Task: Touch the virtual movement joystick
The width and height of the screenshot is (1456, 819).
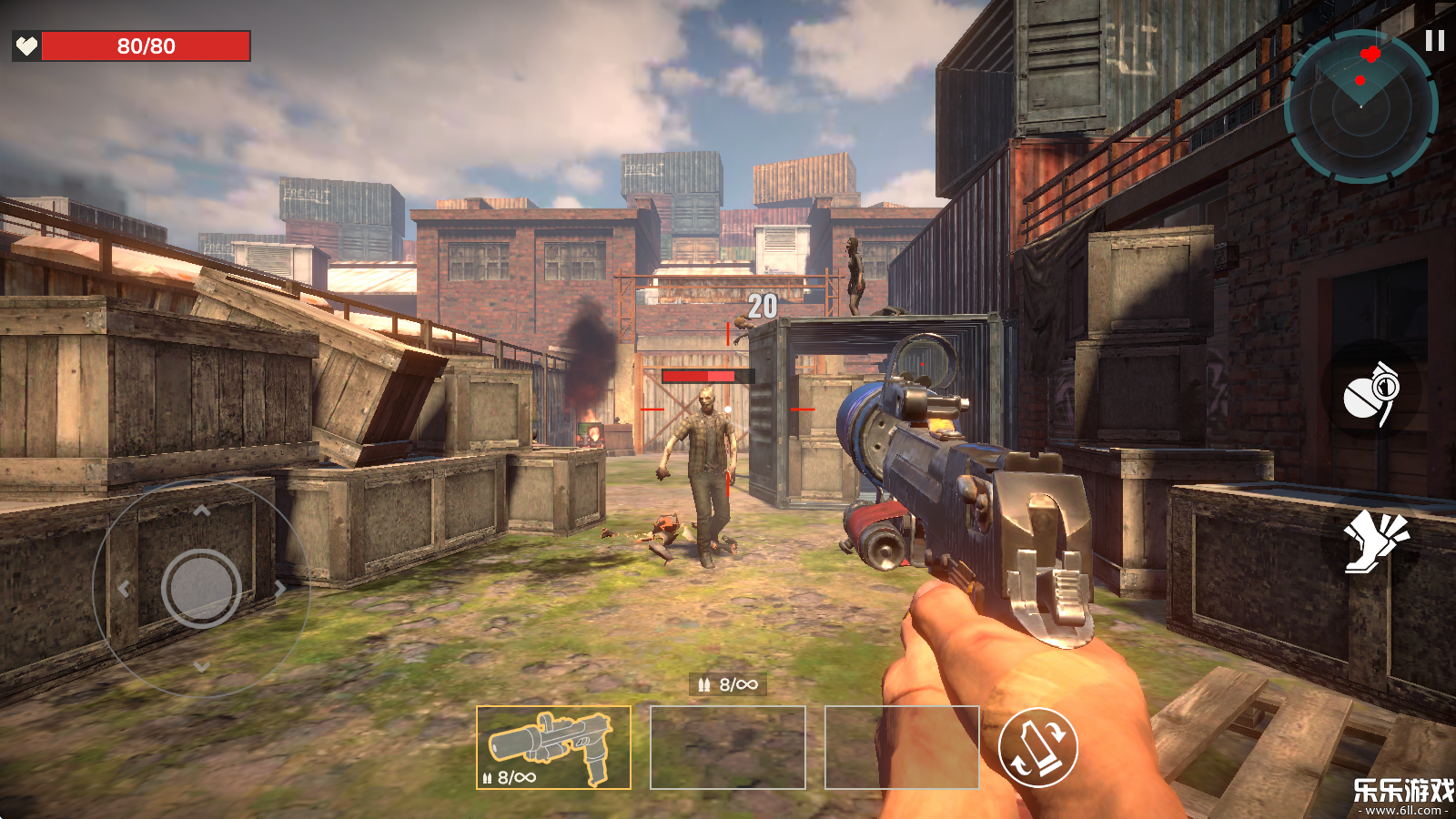Action: 201,589
